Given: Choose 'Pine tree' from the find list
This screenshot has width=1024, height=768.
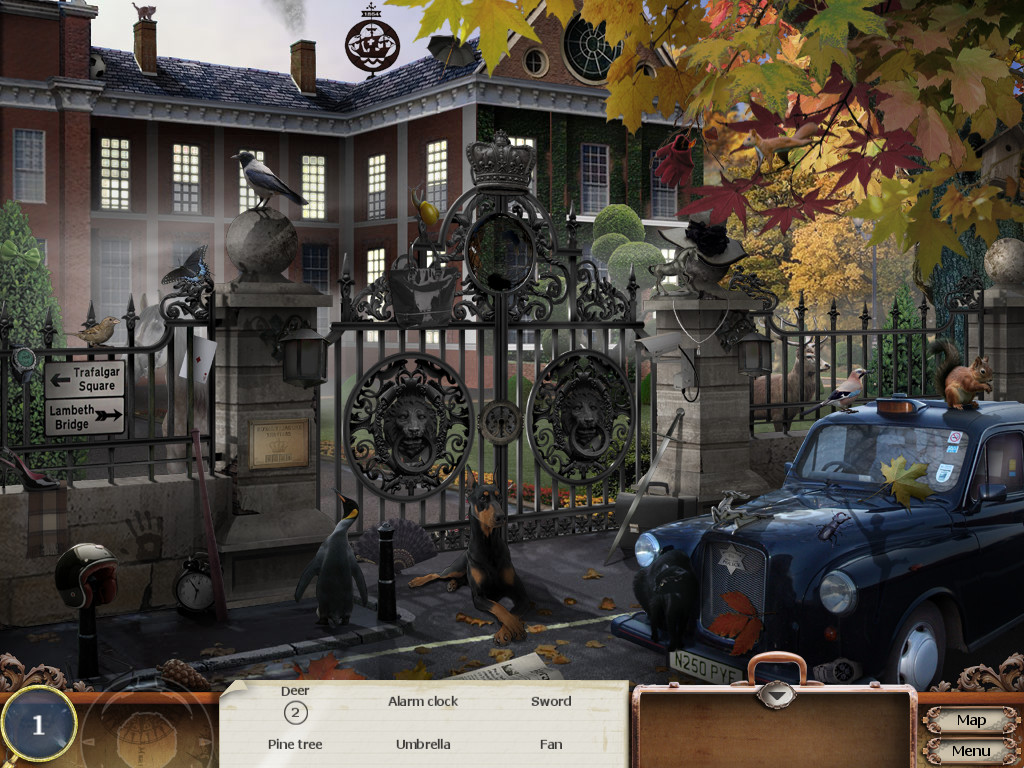Looking at the screenshot, I should [295, 744].
